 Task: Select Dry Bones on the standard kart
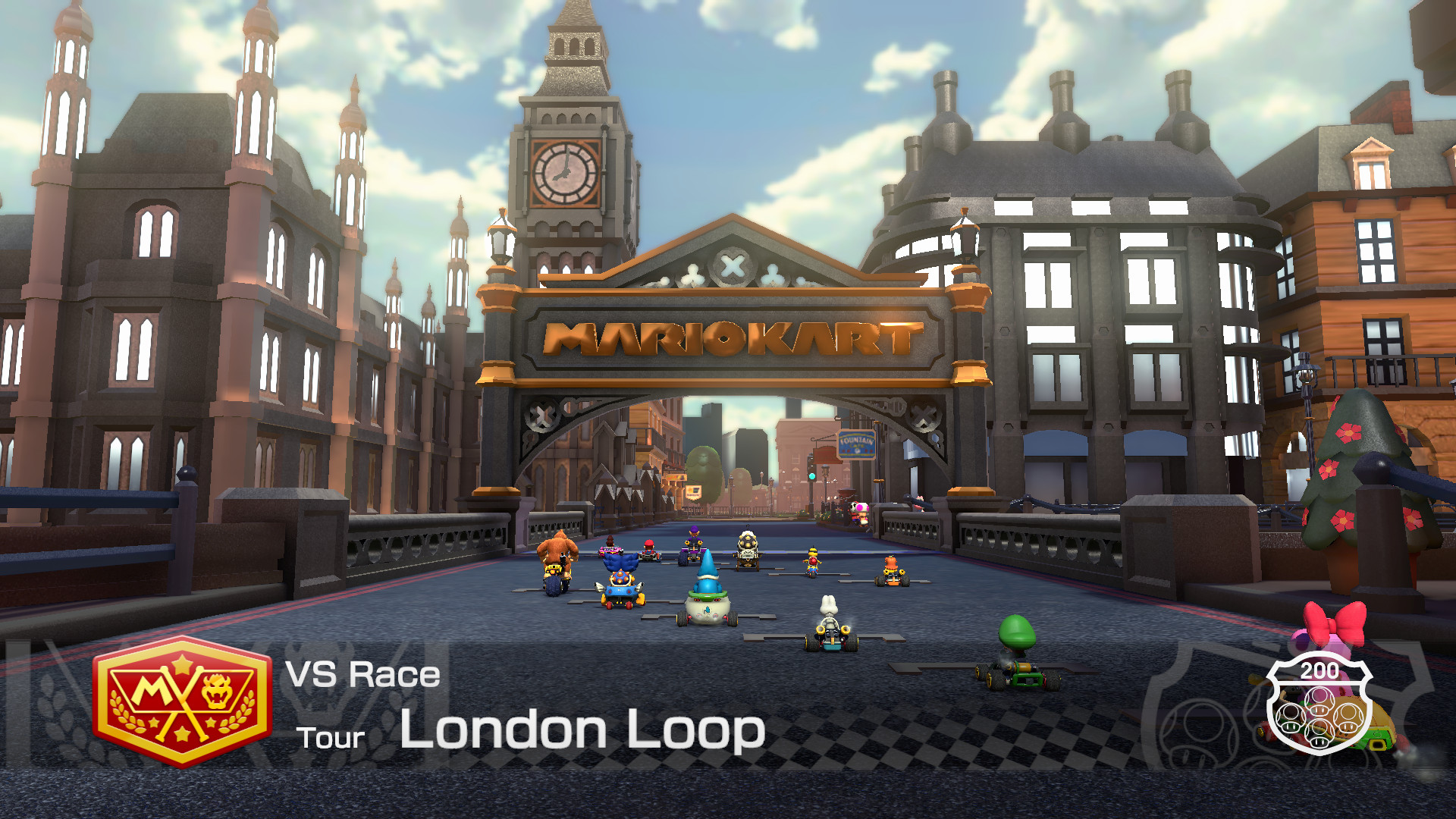click(x=829, y=623)
